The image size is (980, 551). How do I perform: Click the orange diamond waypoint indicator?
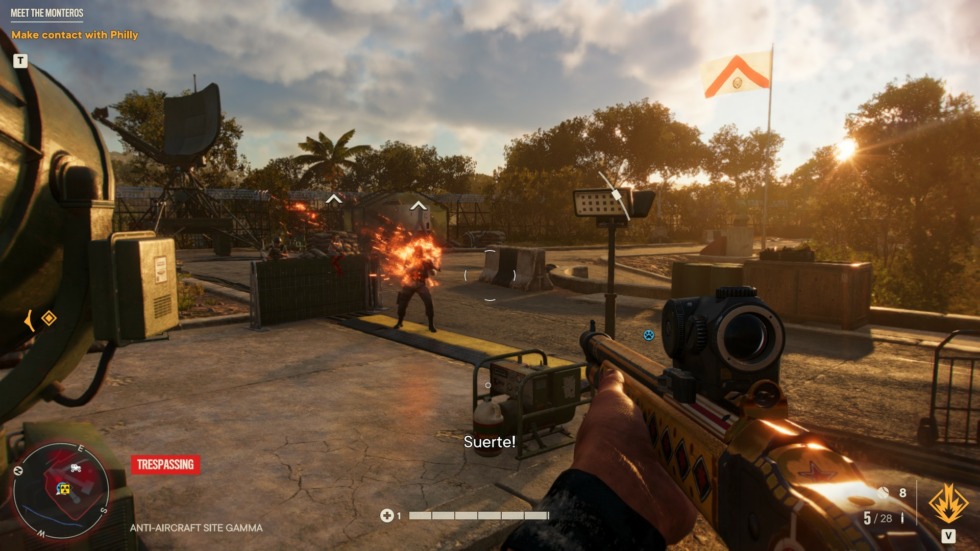[x=48, y=318]
